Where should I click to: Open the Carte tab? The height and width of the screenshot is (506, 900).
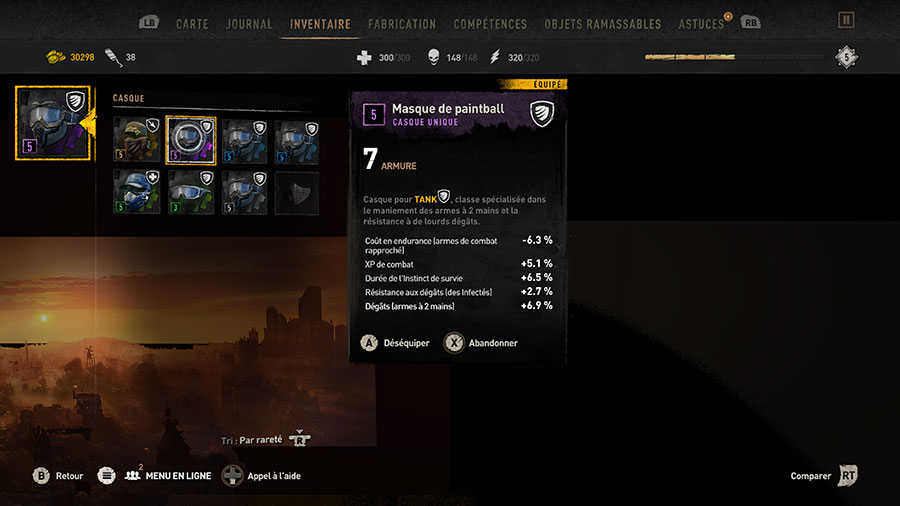tap(192, 24)
